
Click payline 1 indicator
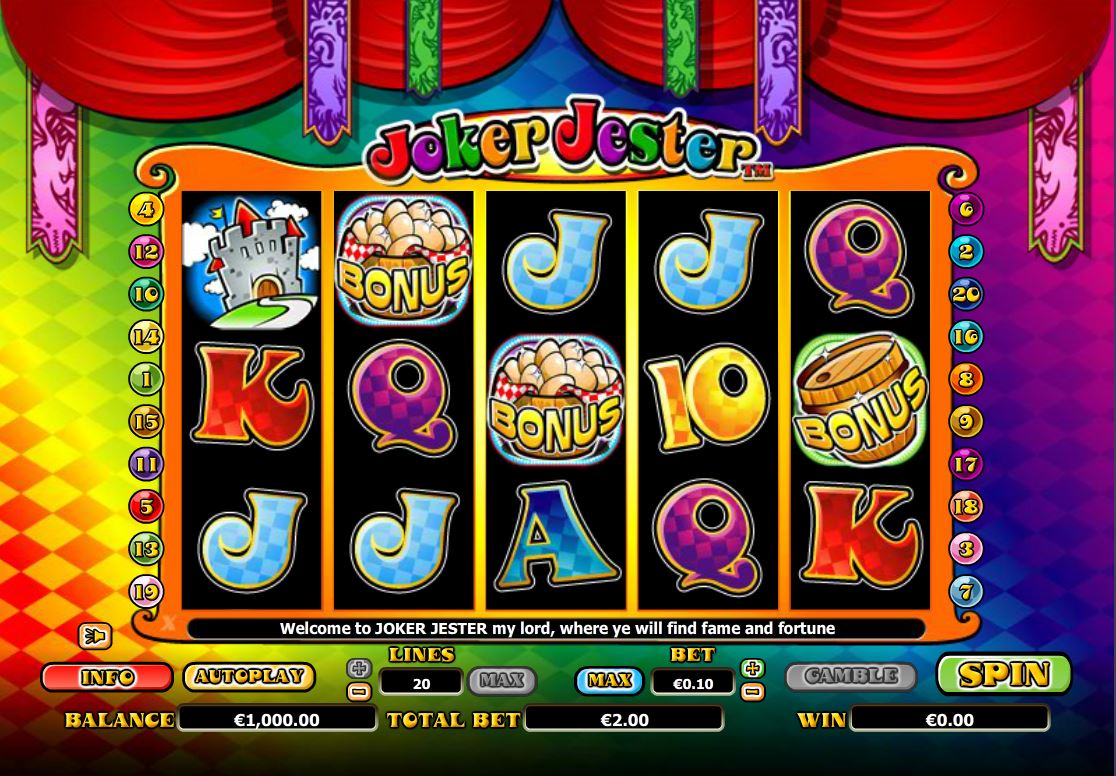click(146, 379)
